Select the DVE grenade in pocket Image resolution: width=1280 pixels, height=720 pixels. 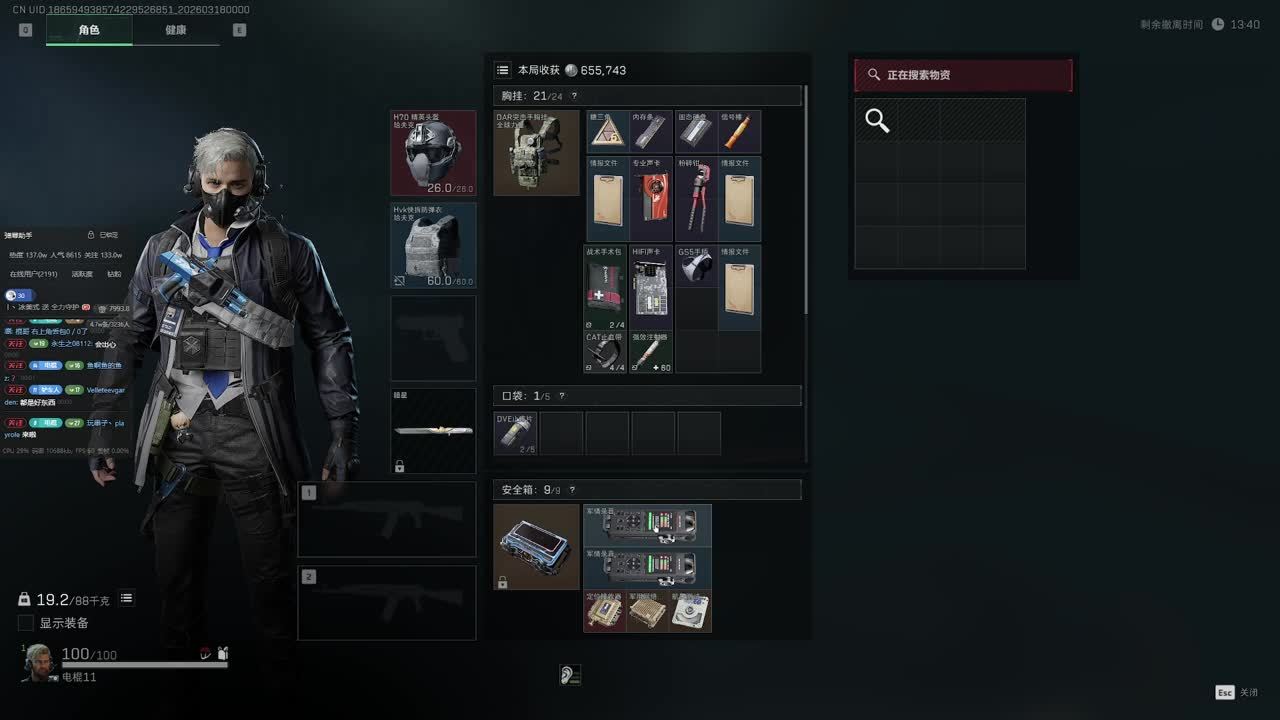516,433
